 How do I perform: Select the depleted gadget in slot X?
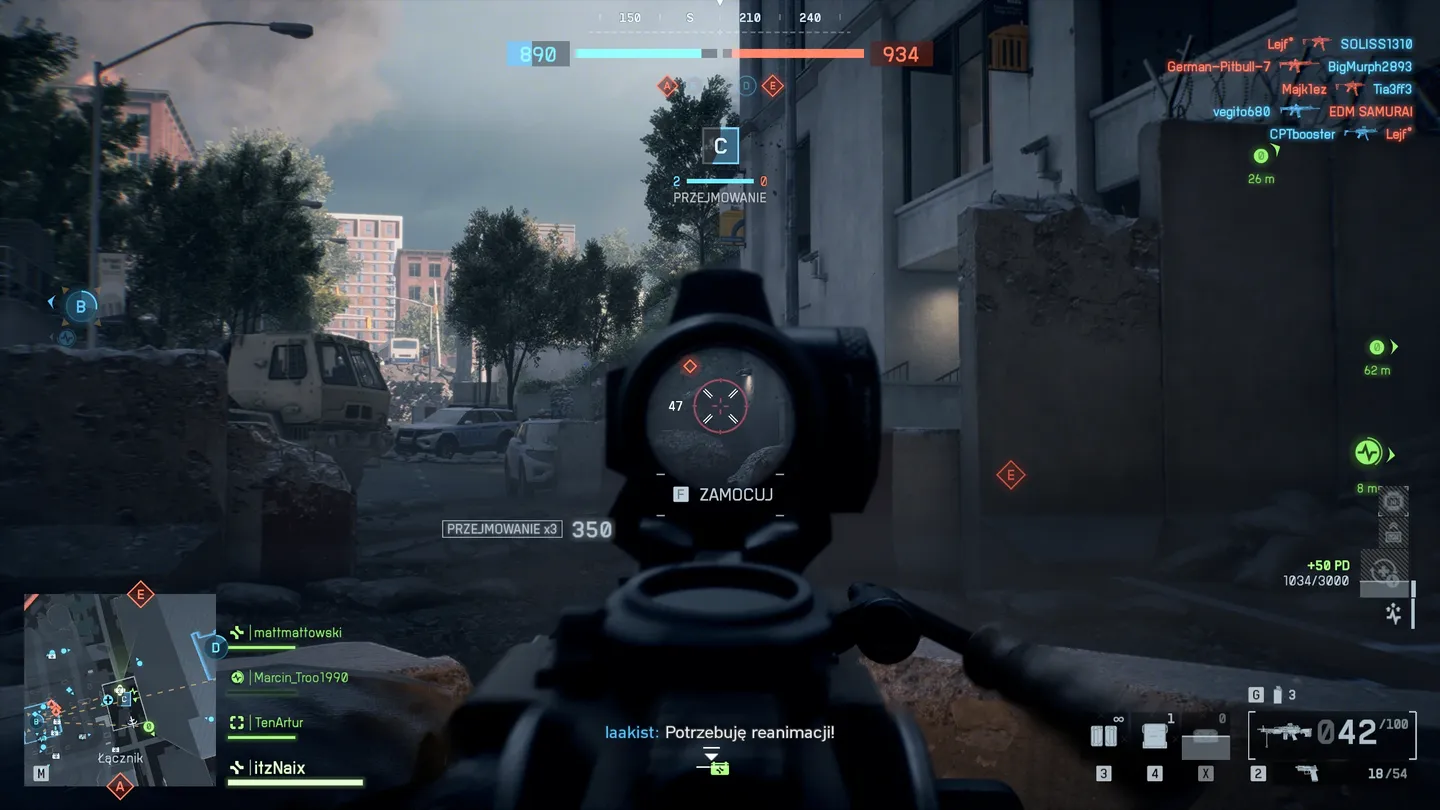1206,741
